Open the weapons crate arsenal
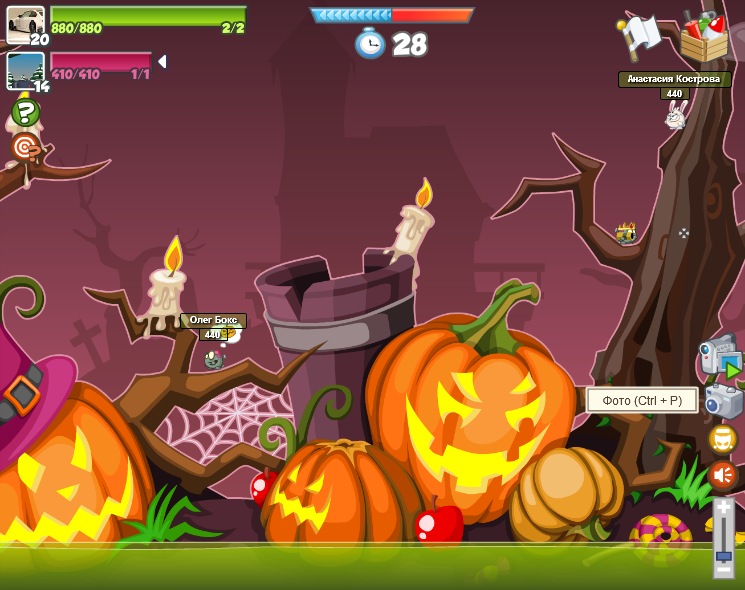This screenshot has width=745, height=590. (704, 37)
